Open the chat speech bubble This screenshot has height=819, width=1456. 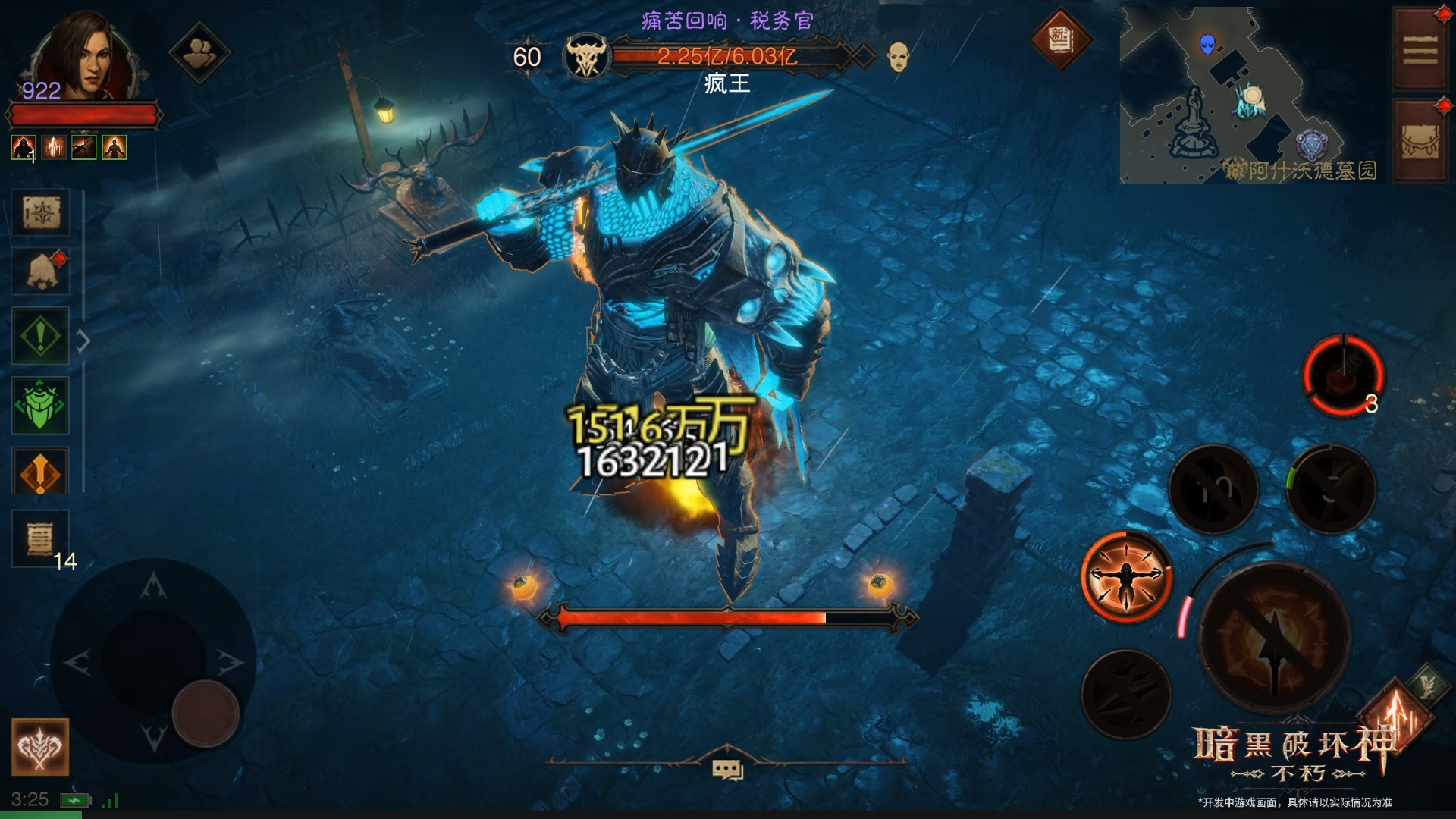click(726, 770)
